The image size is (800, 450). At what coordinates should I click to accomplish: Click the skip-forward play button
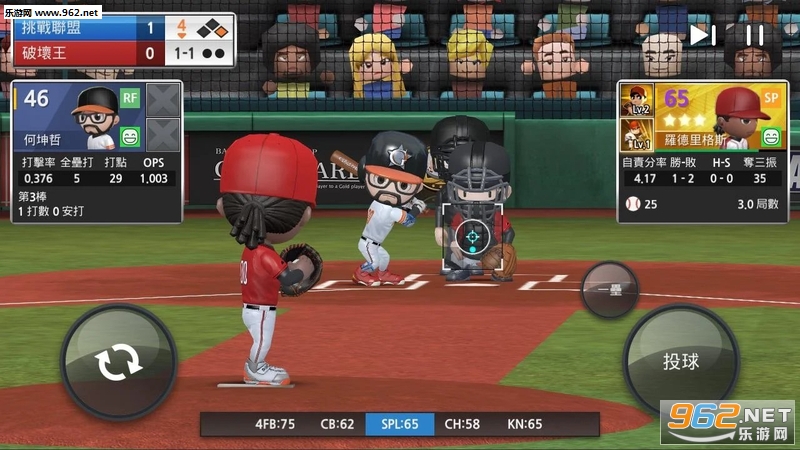[x=702, y=35]
